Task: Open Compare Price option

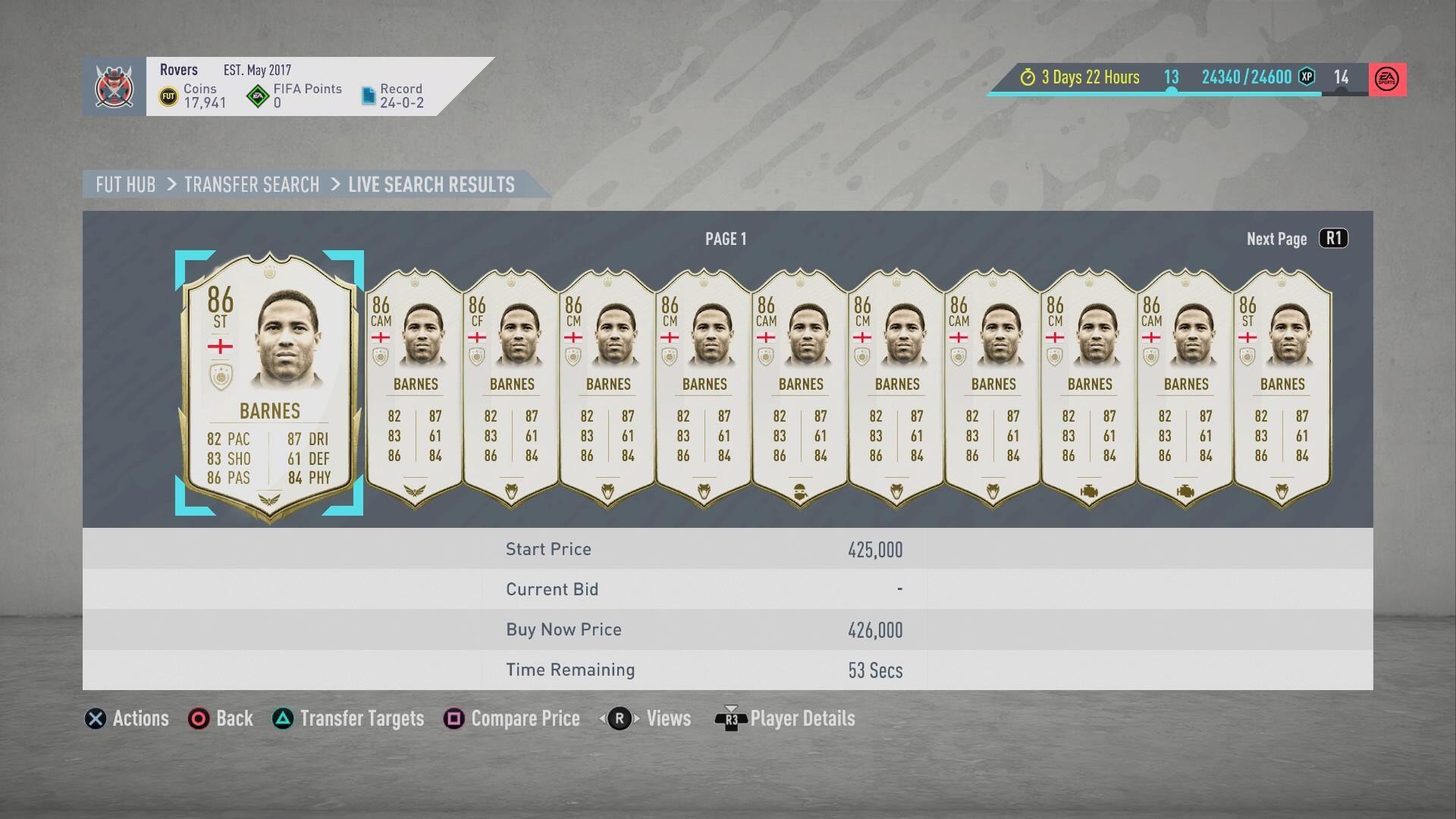Action: pos(512,719)
